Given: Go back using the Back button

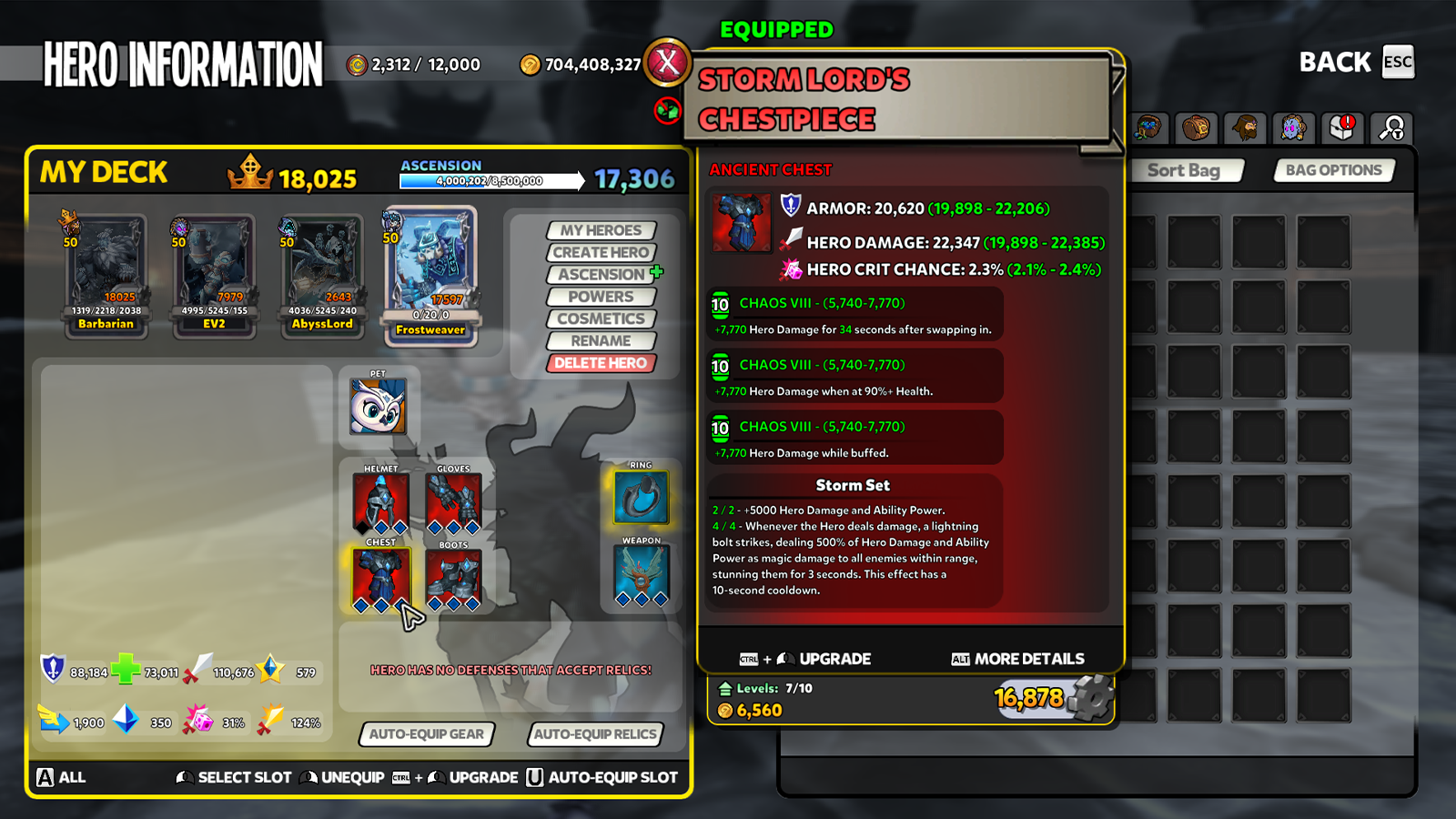Looking at the screenshot, I should 1356,62.
